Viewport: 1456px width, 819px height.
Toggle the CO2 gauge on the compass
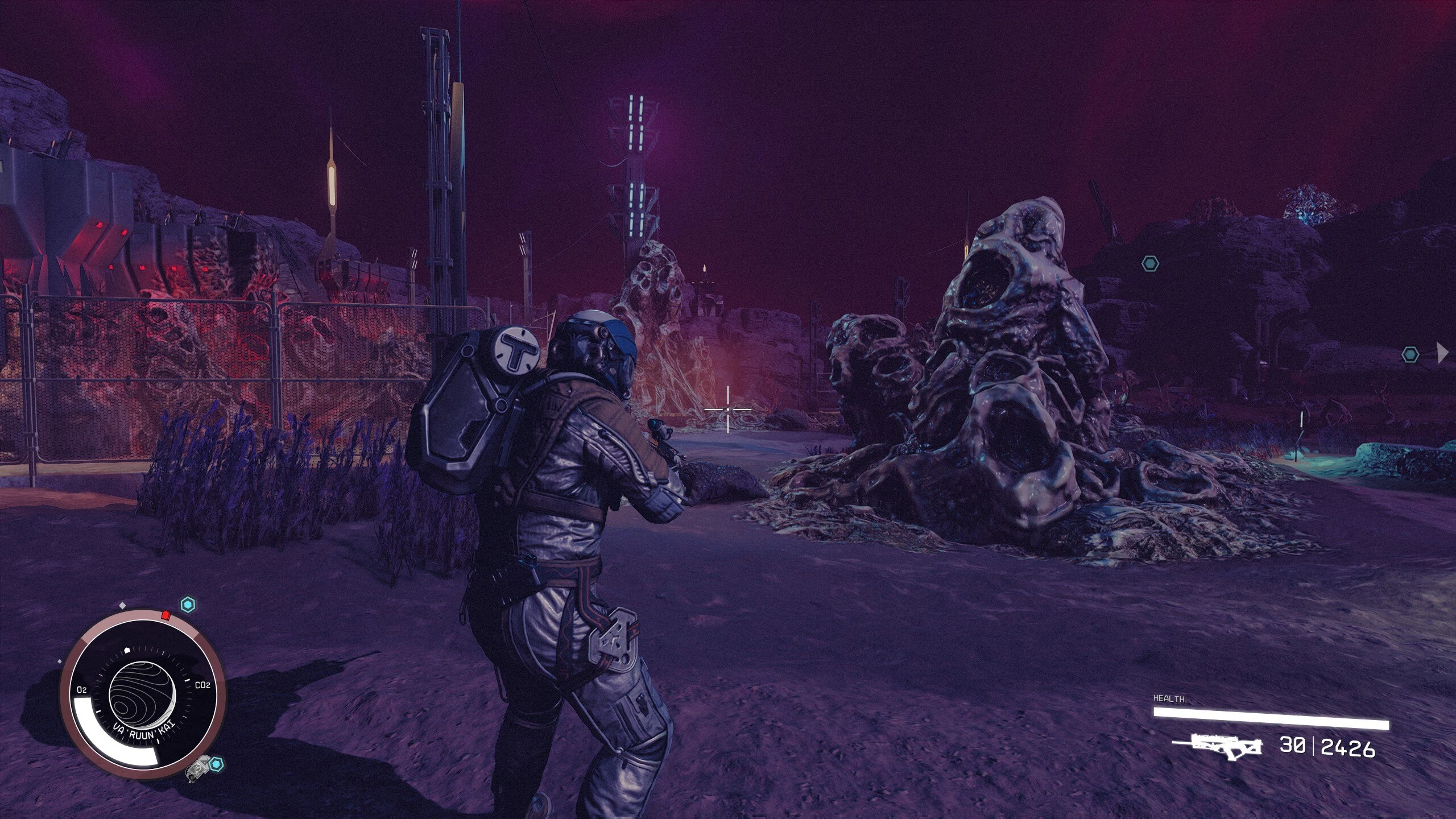[202, 685]
